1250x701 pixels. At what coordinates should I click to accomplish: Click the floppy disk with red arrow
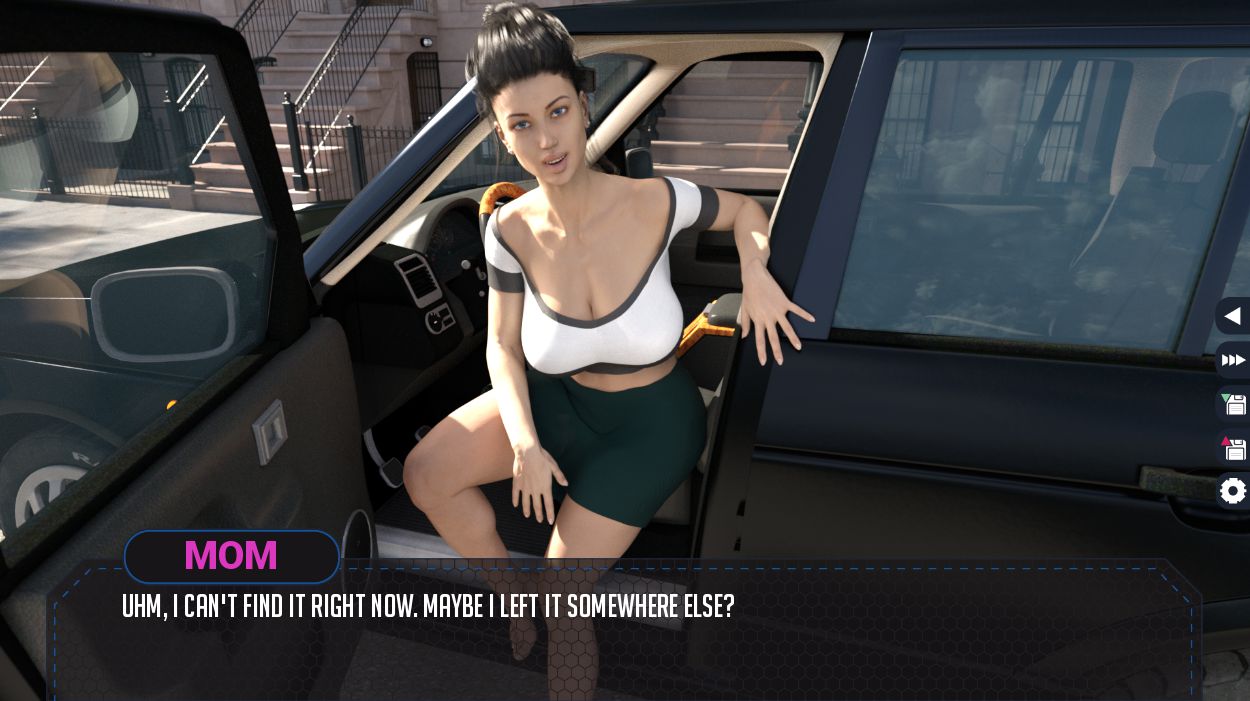pos(1234,448)
